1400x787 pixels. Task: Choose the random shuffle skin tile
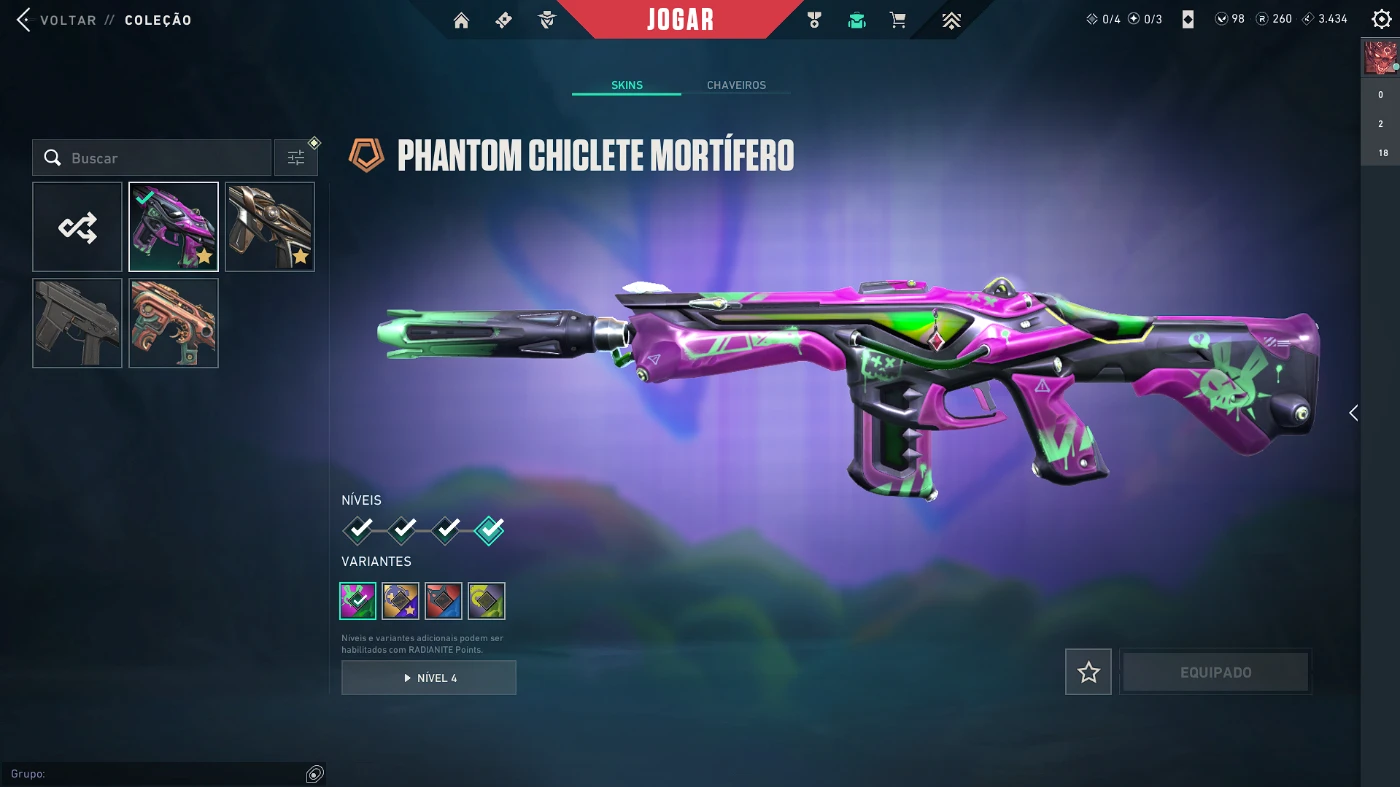[77, 227]
